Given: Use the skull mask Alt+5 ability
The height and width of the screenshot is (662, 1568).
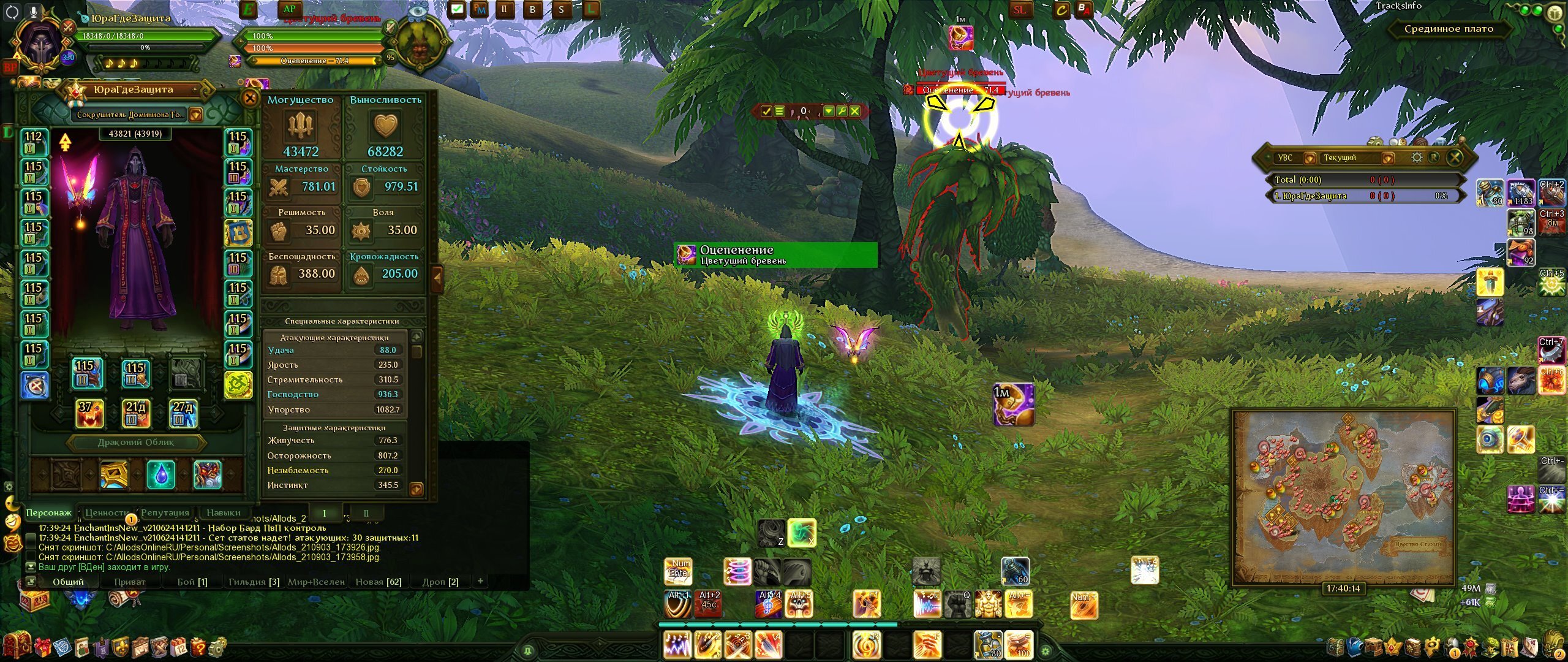Looking at the screenshot, I should click(799, 604).
